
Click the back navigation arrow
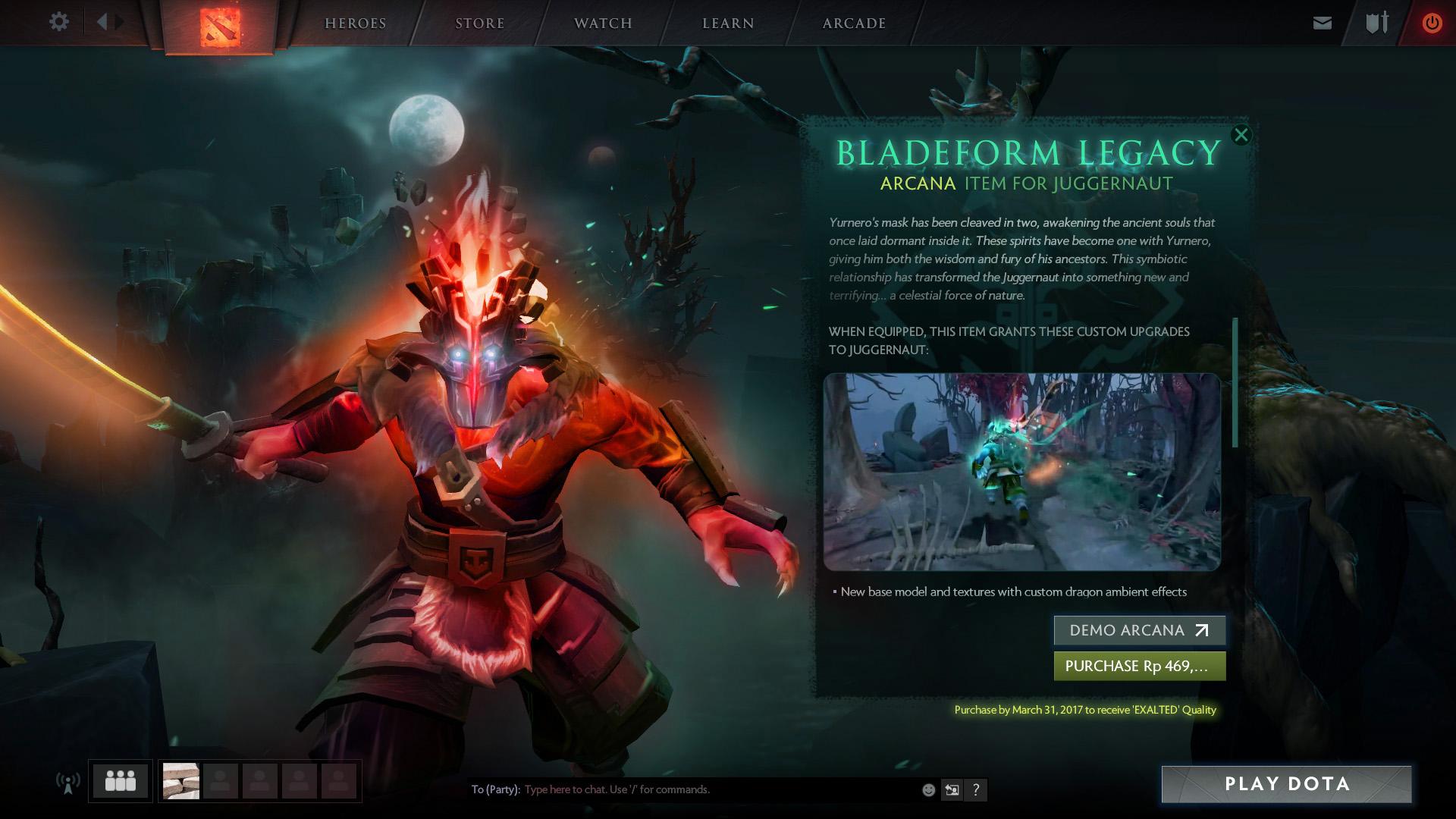tap(102, 22)
